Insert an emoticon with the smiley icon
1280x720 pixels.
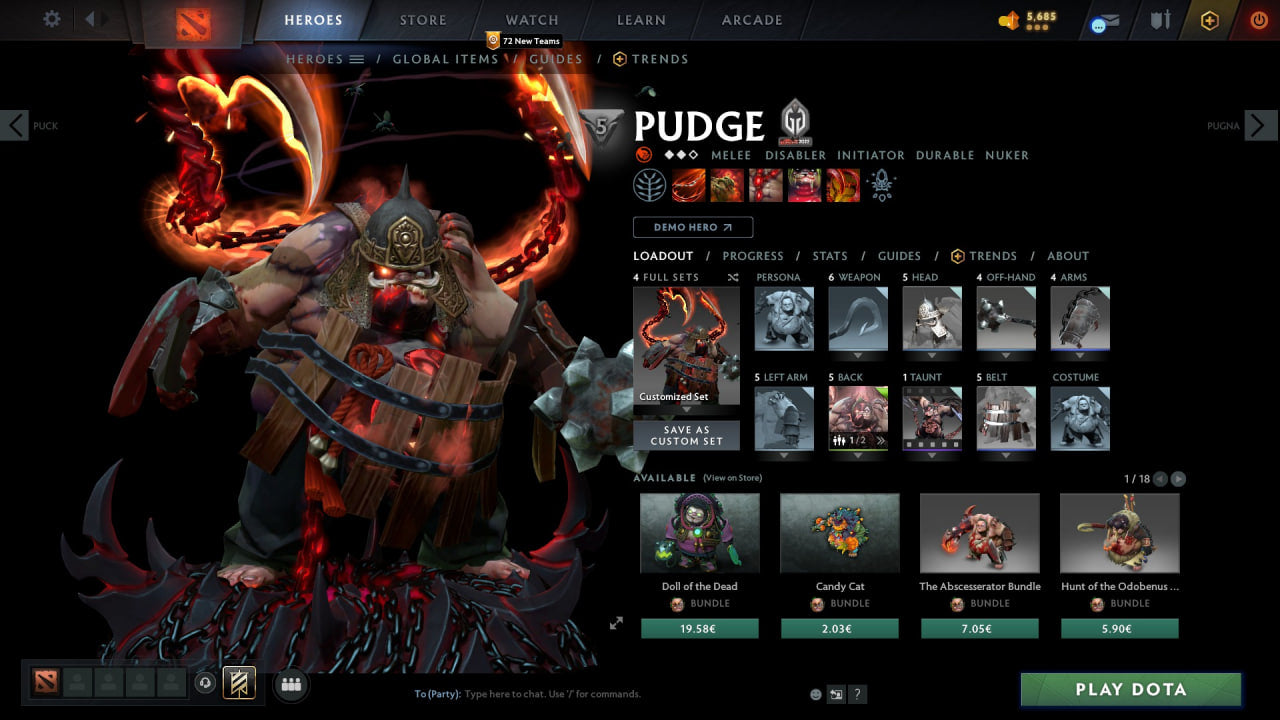815,693
